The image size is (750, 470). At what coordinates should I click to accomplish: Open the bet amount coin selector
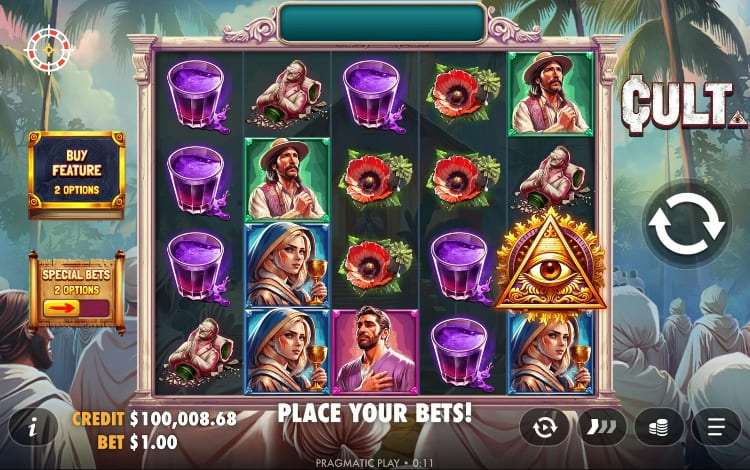(x=659, y=428)
